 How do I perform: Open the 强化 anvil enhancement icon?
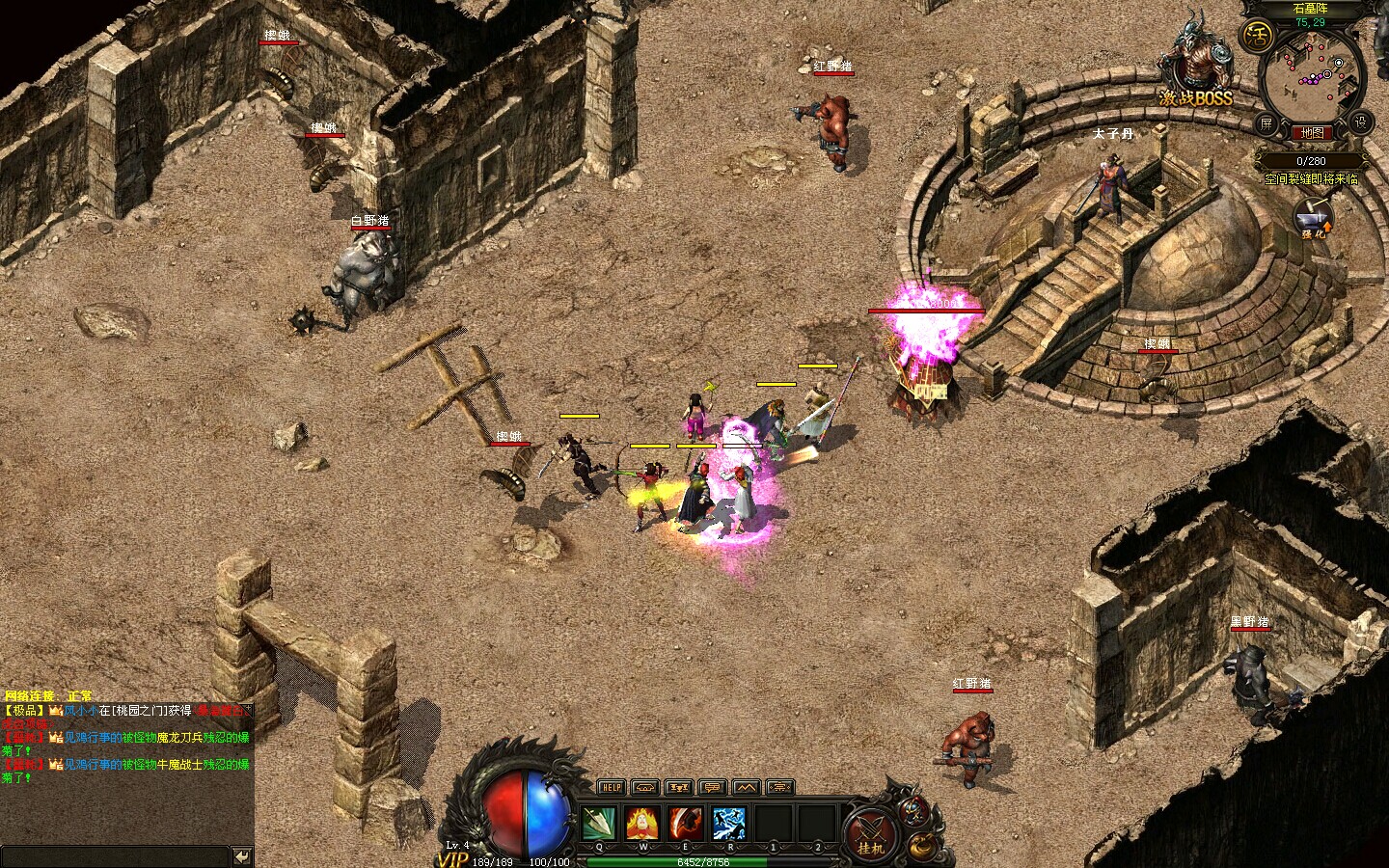[1313, 219]
